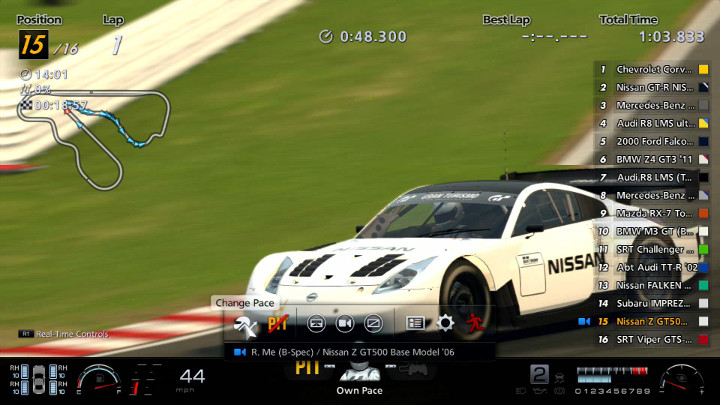720x405 pixels.
Task: Select highlighted Nissan Z GT500 row
Action: tap(654, 321)
